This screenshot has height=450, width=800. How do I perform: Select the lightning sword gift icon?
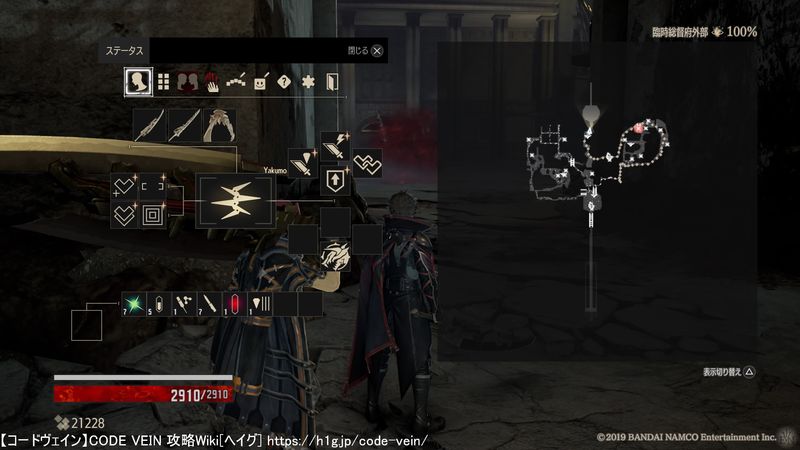334,146
